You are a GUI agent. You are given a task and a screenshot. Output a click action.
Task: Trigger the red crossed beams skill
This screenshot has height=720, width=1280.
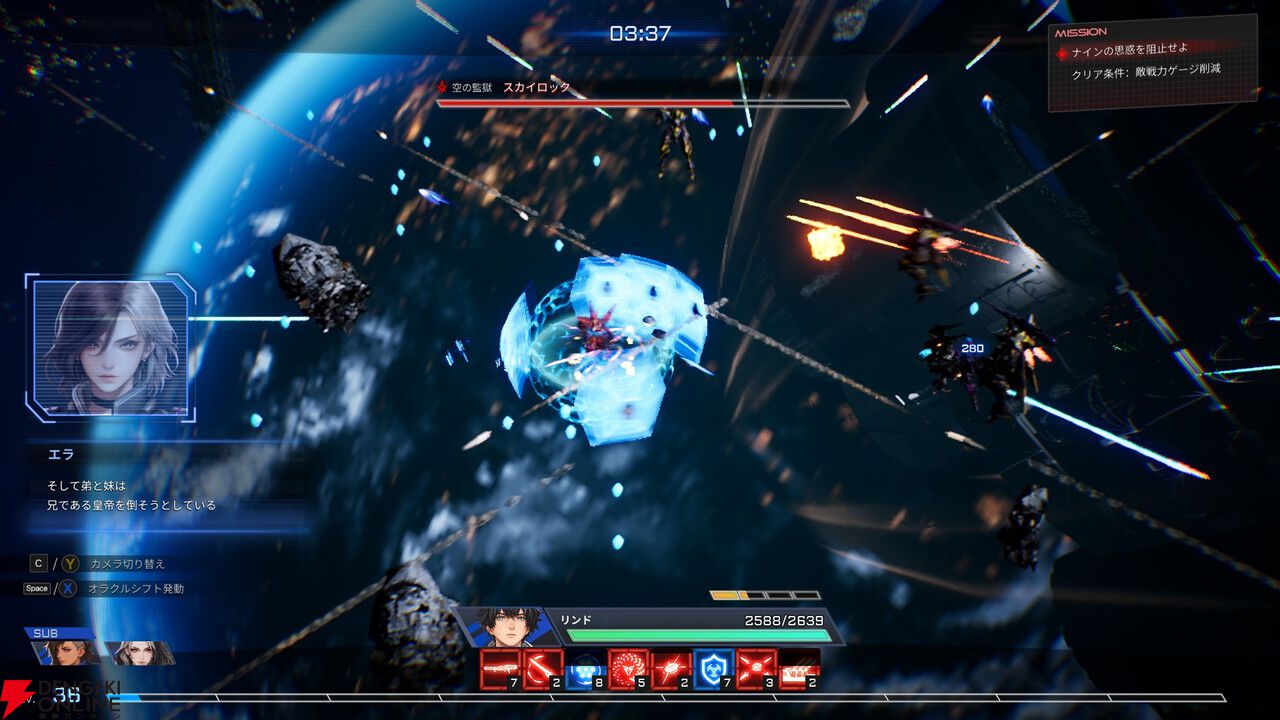[x=757, y=669]
